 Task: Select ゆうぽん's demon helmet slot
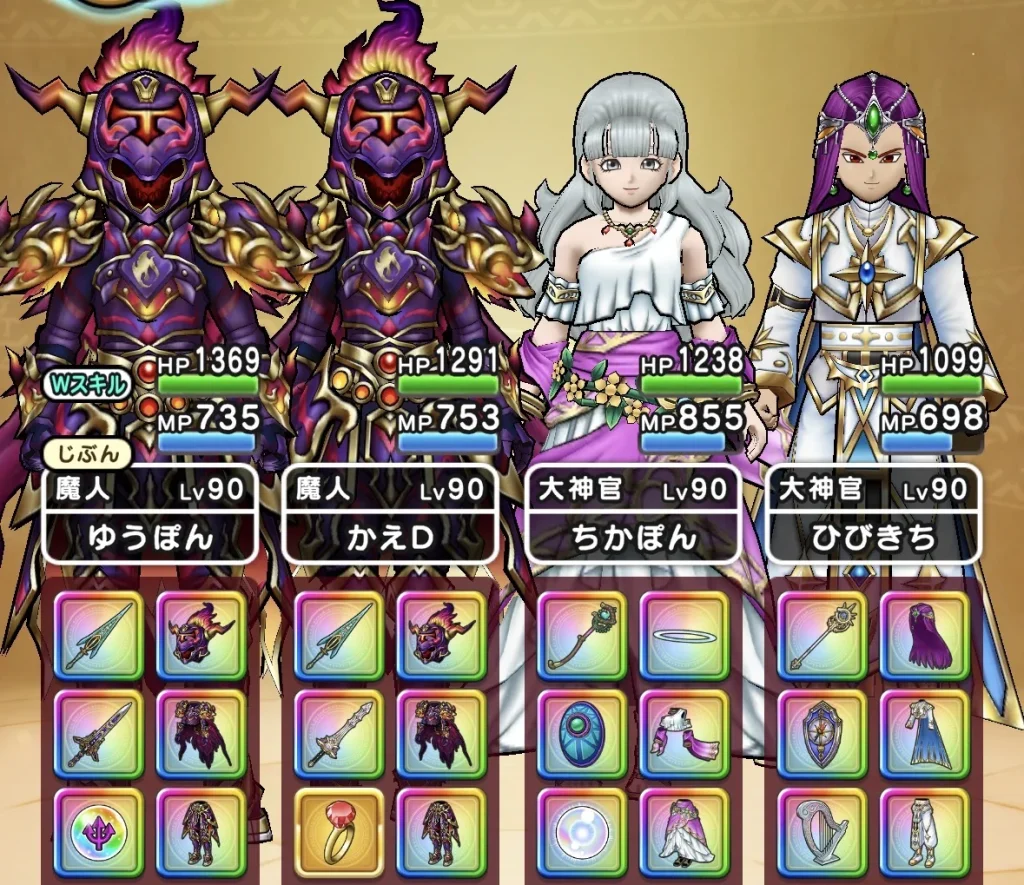tap(200, 635)
